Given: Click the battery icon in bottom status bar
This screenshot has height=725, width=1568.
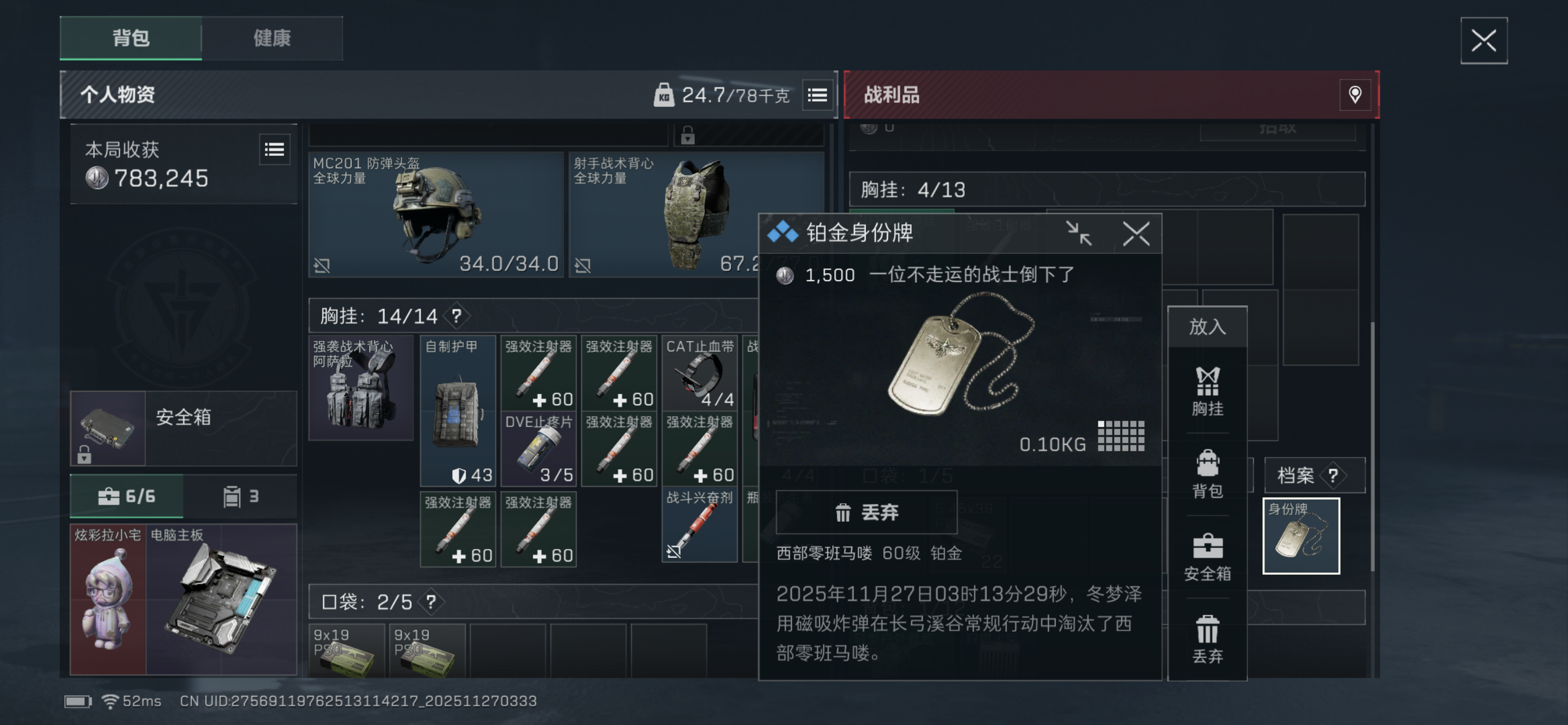Looking at the screenshot, I should coord(78,701).
